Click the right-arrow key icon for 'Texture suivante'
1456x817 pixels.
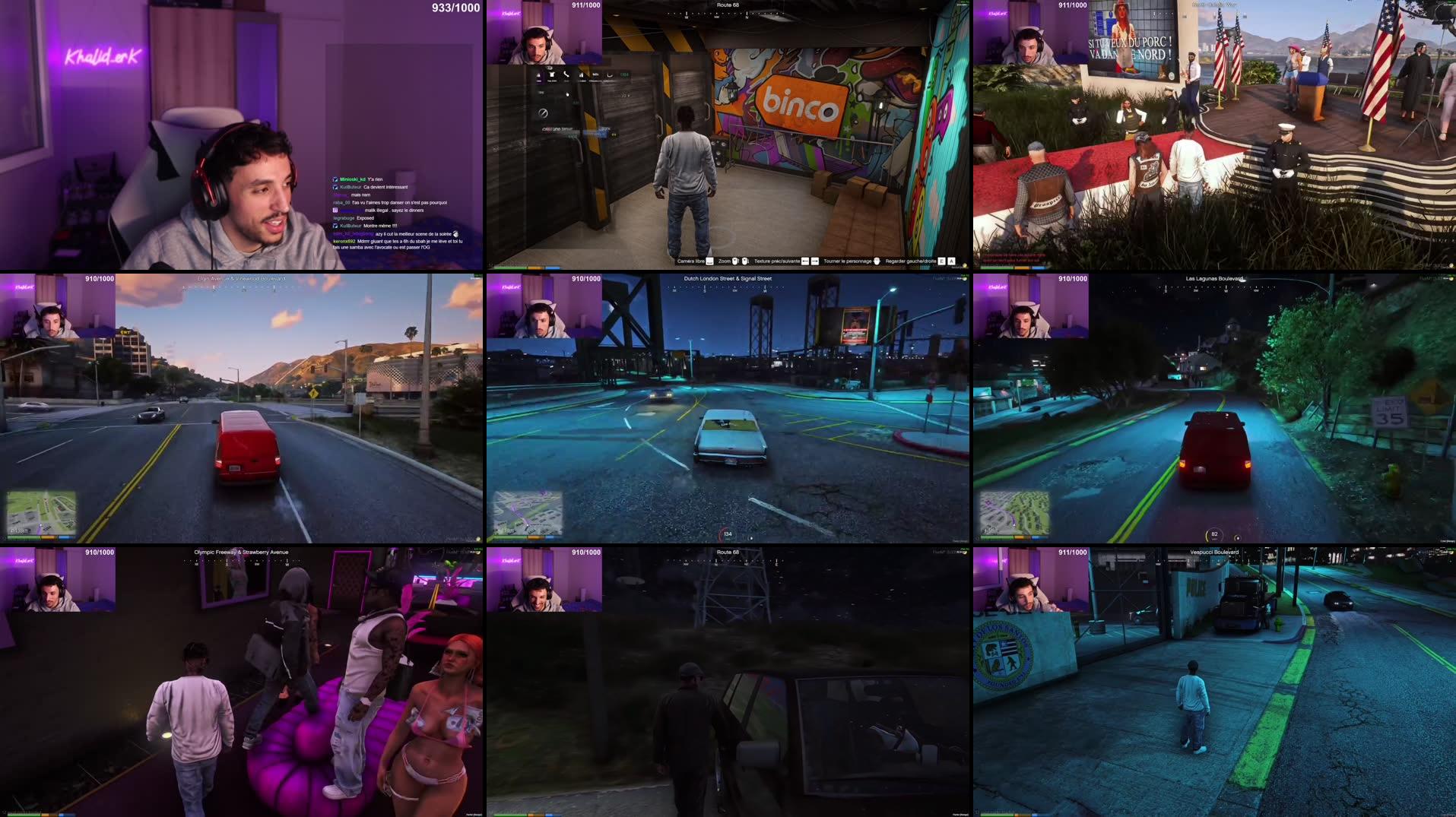[x=815, y=261]
